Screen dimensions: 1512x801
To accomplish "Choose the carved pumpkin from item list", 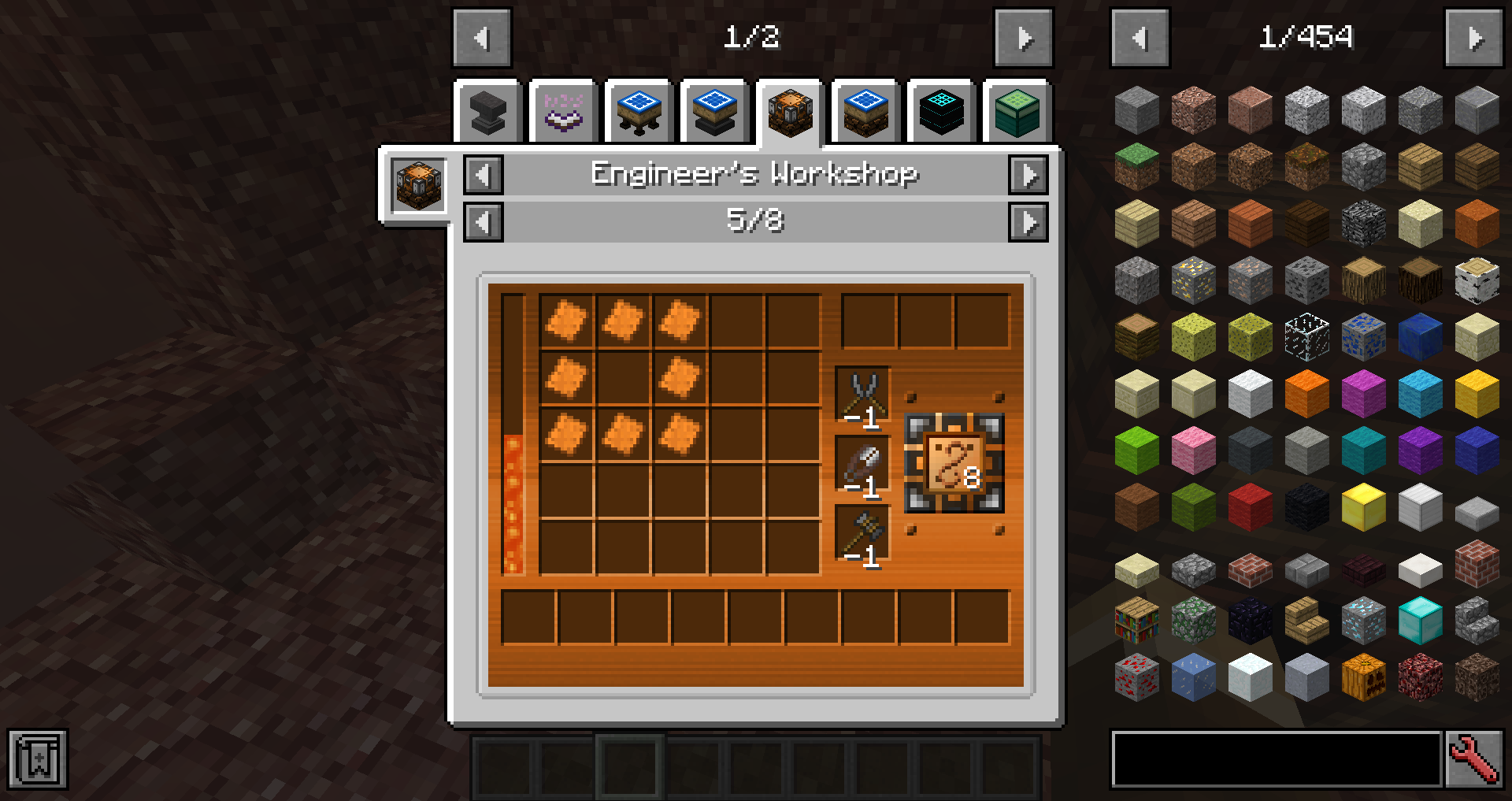I will tap(1363, 677).
